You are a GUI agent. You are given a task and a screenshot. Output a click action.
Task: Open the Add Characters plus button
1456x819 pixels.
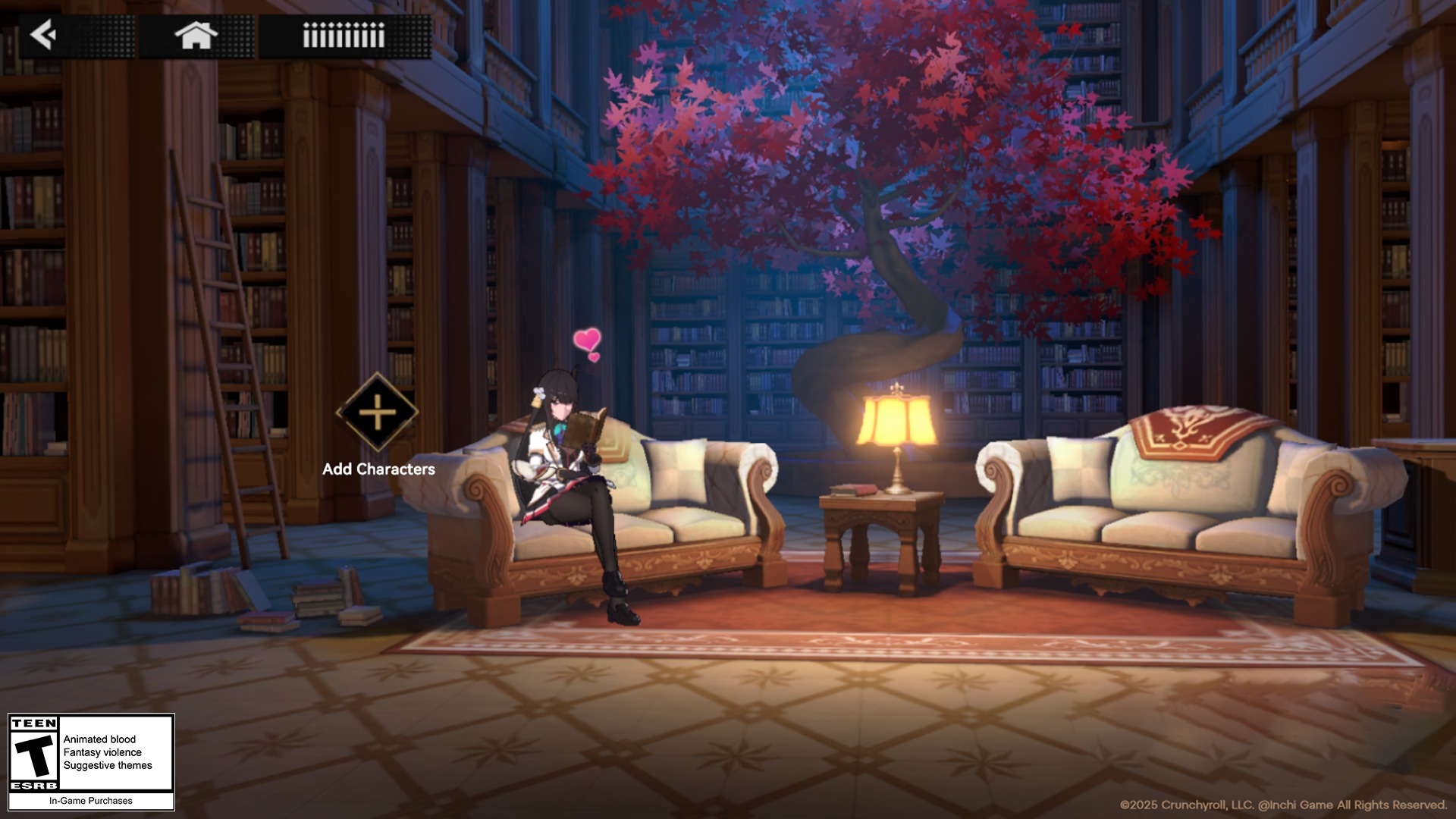tap(377, 413)
